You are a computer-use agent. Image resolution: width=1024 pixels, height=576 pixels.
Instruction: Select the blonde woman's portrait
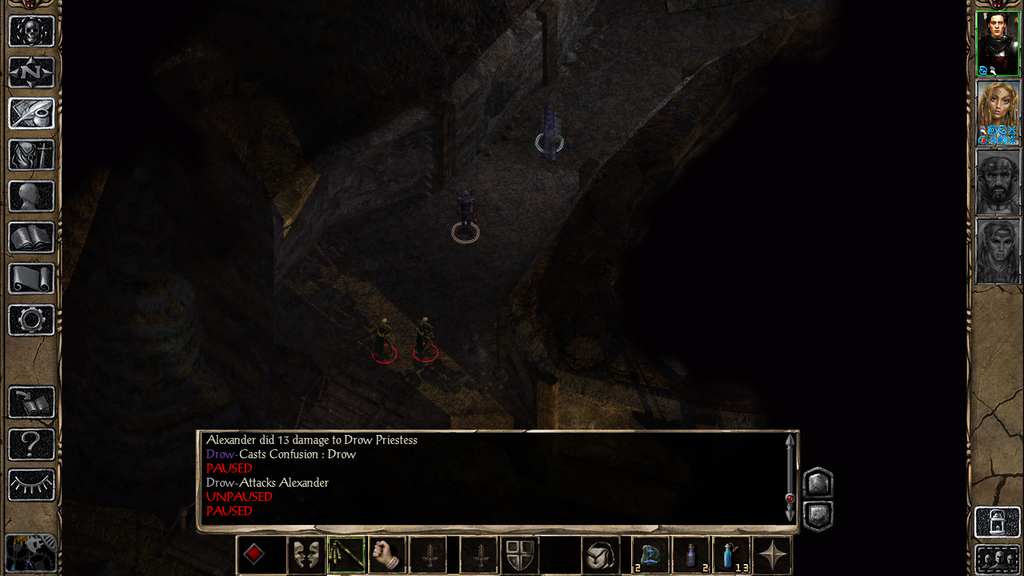[997, 113]
